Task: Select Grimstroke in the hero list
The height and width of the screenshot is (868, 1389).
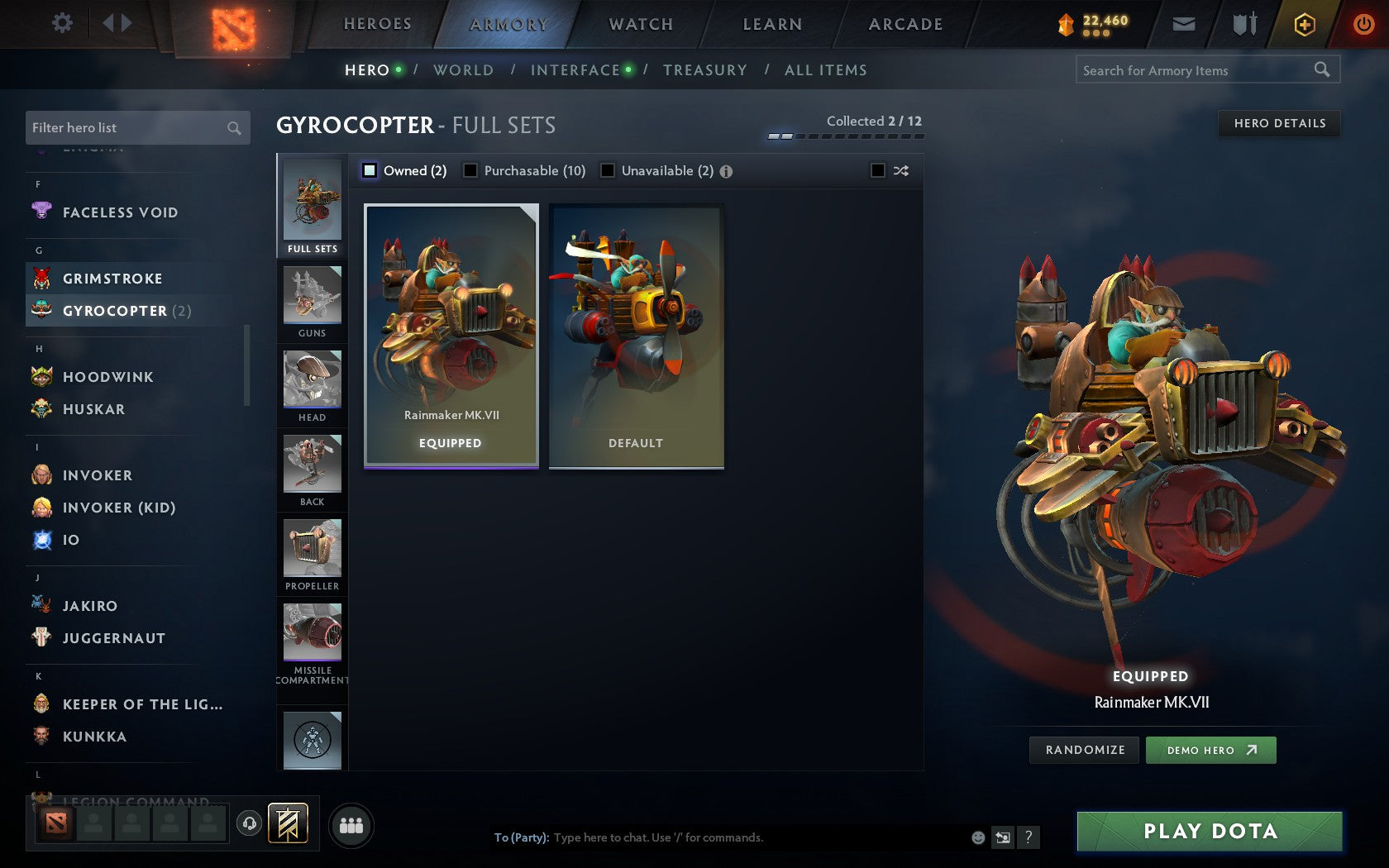Action: (113, 279)
